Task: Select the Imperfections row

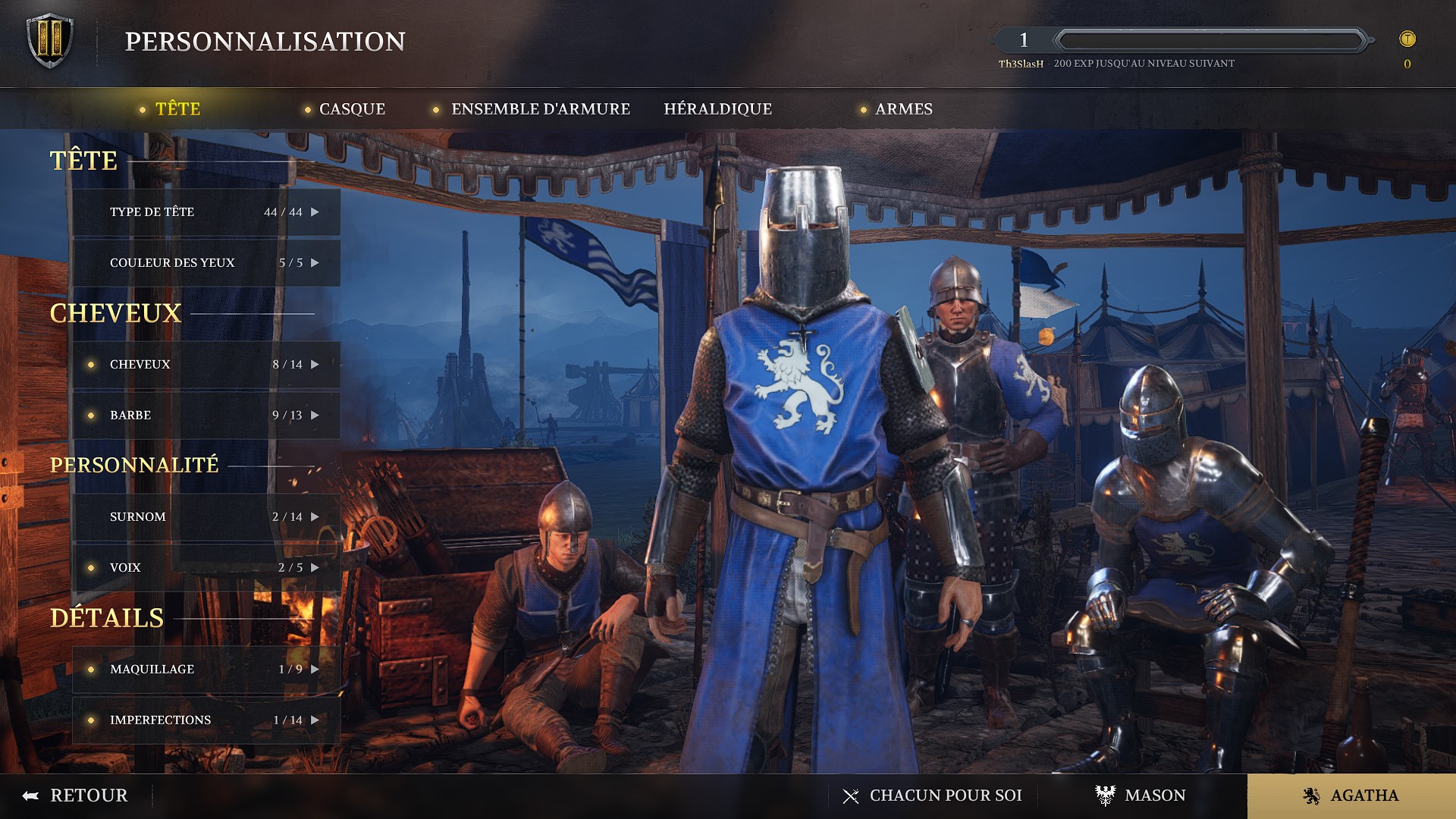Action: click(x=206, y=720)
